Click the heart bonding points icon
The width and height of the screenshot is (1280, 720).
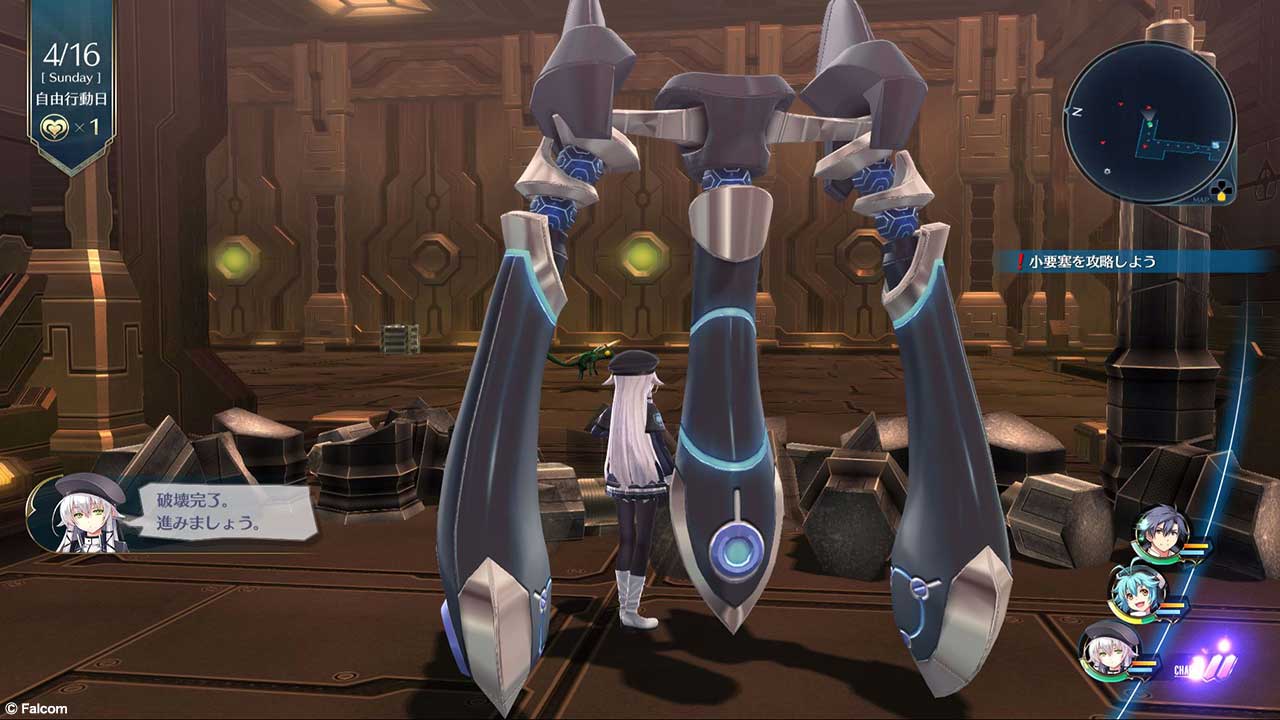point(52,130)
